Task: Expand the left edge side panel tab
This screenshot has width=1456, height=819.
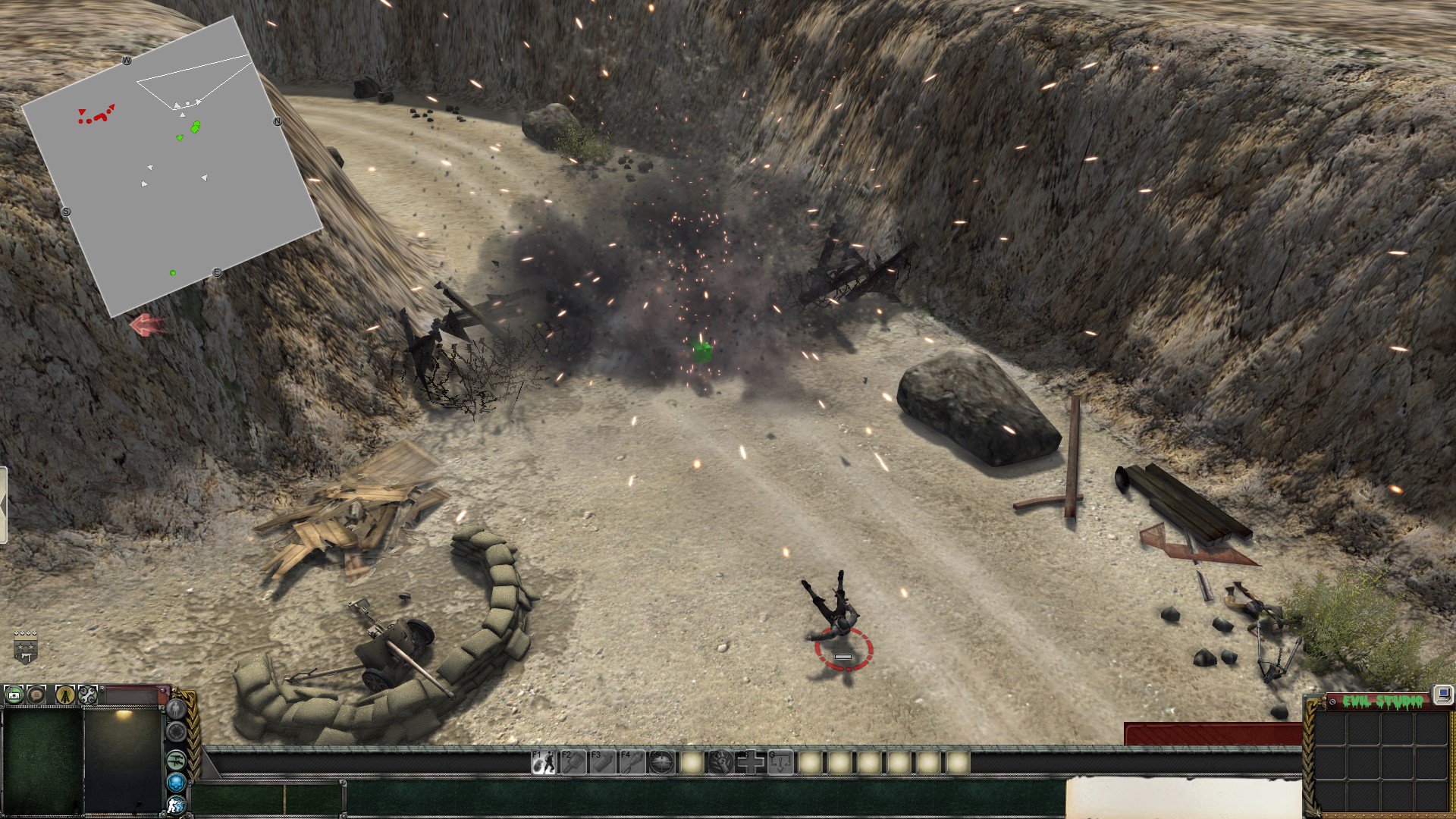Action: [3, 505]
